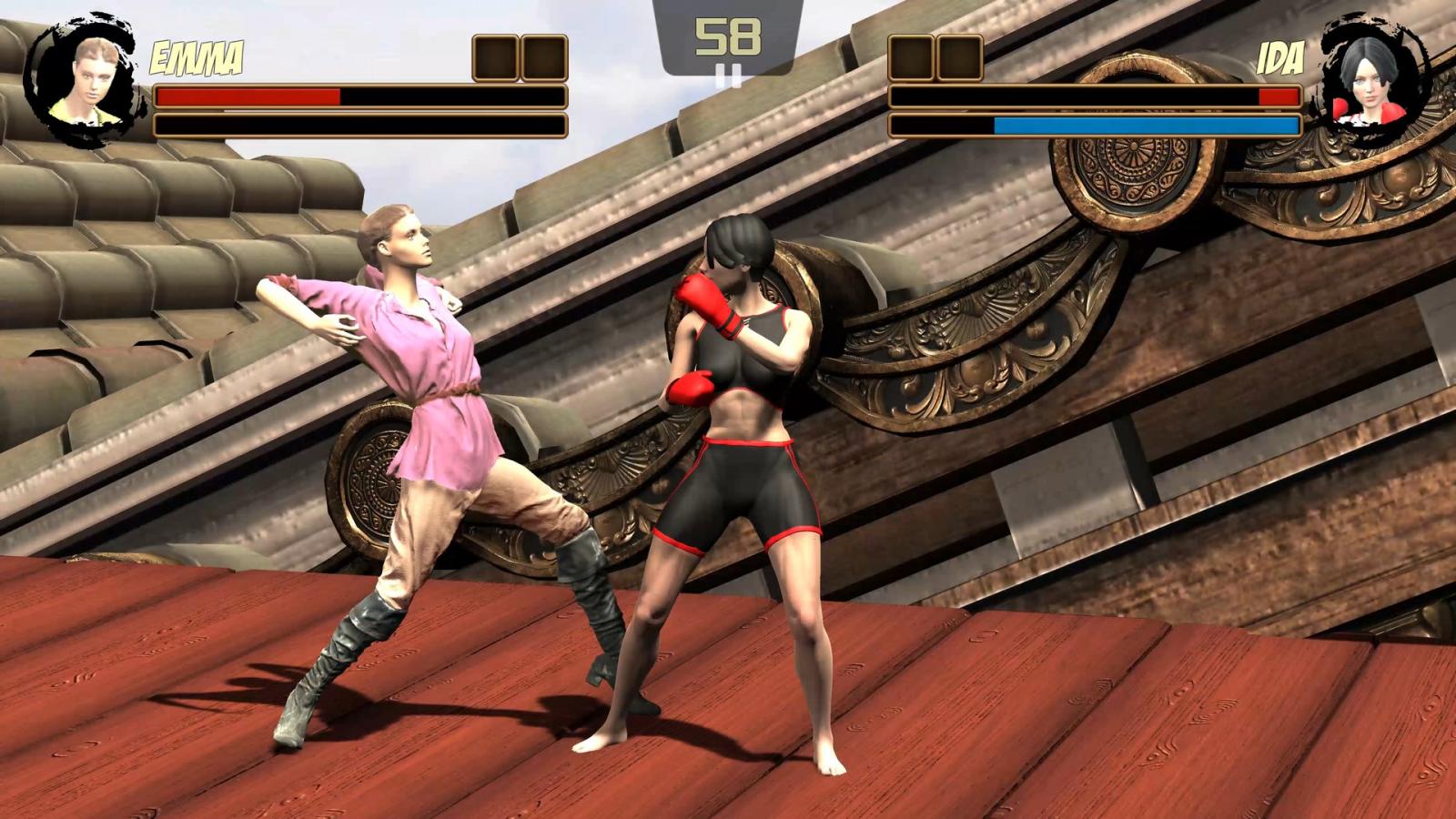1456x819 pixels.
Task: Pause the match with the pause icon
Action: click(727, 75)
